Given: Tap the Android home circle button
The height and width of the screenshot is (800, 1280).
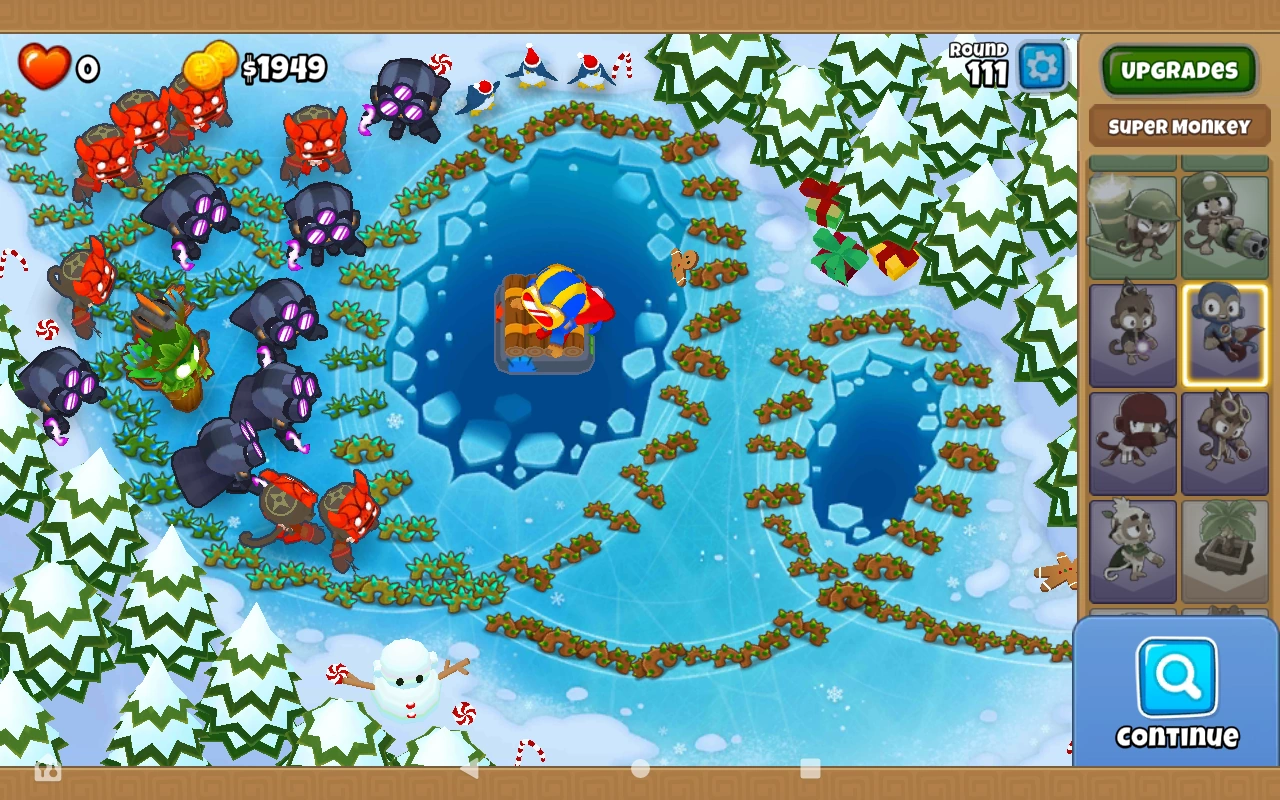Looking at the screenshot, I should pyautogui.click(x=641, y=771).
